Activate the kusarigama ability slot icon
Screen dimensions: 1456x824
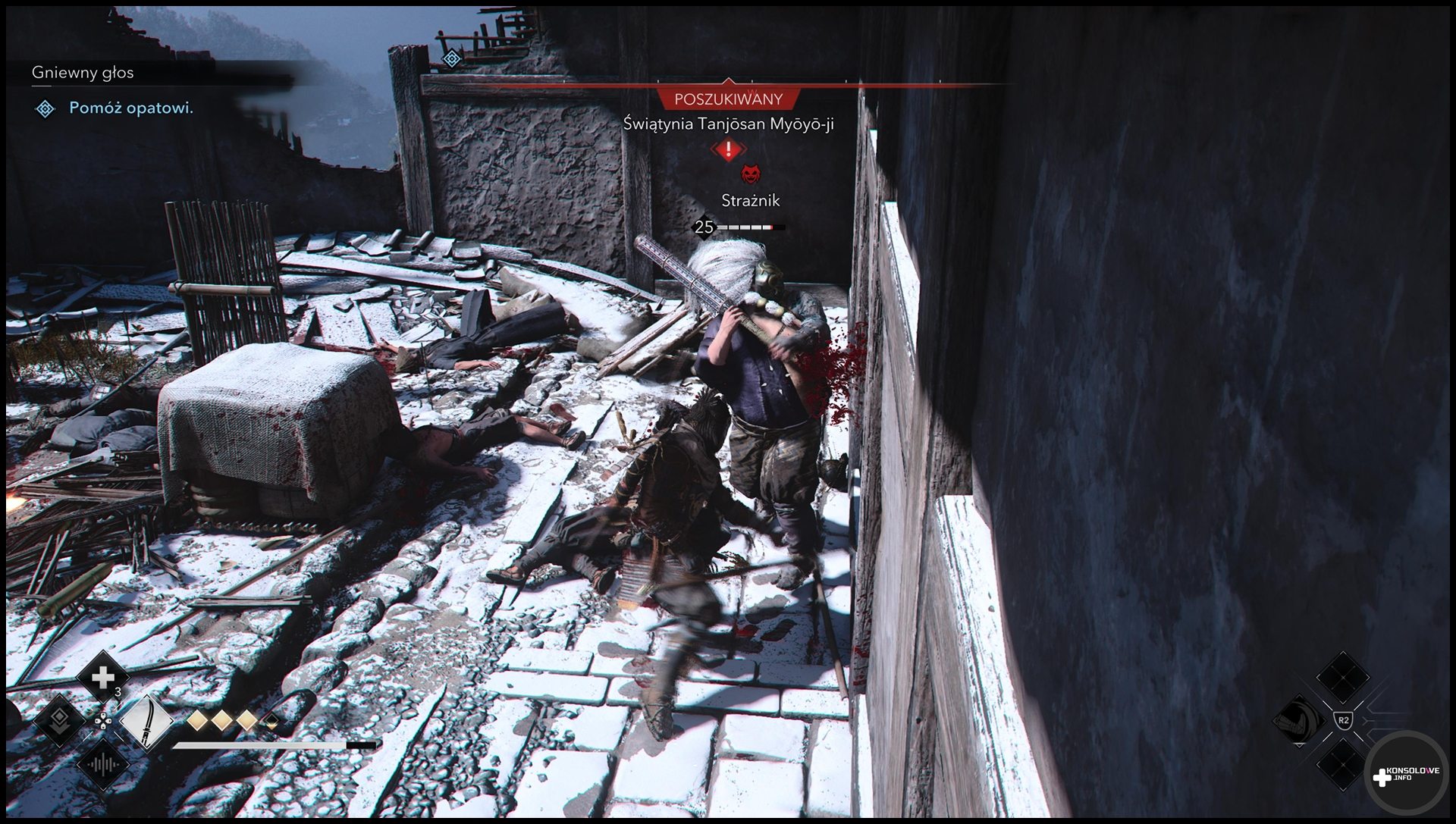tap(1298, 720)
